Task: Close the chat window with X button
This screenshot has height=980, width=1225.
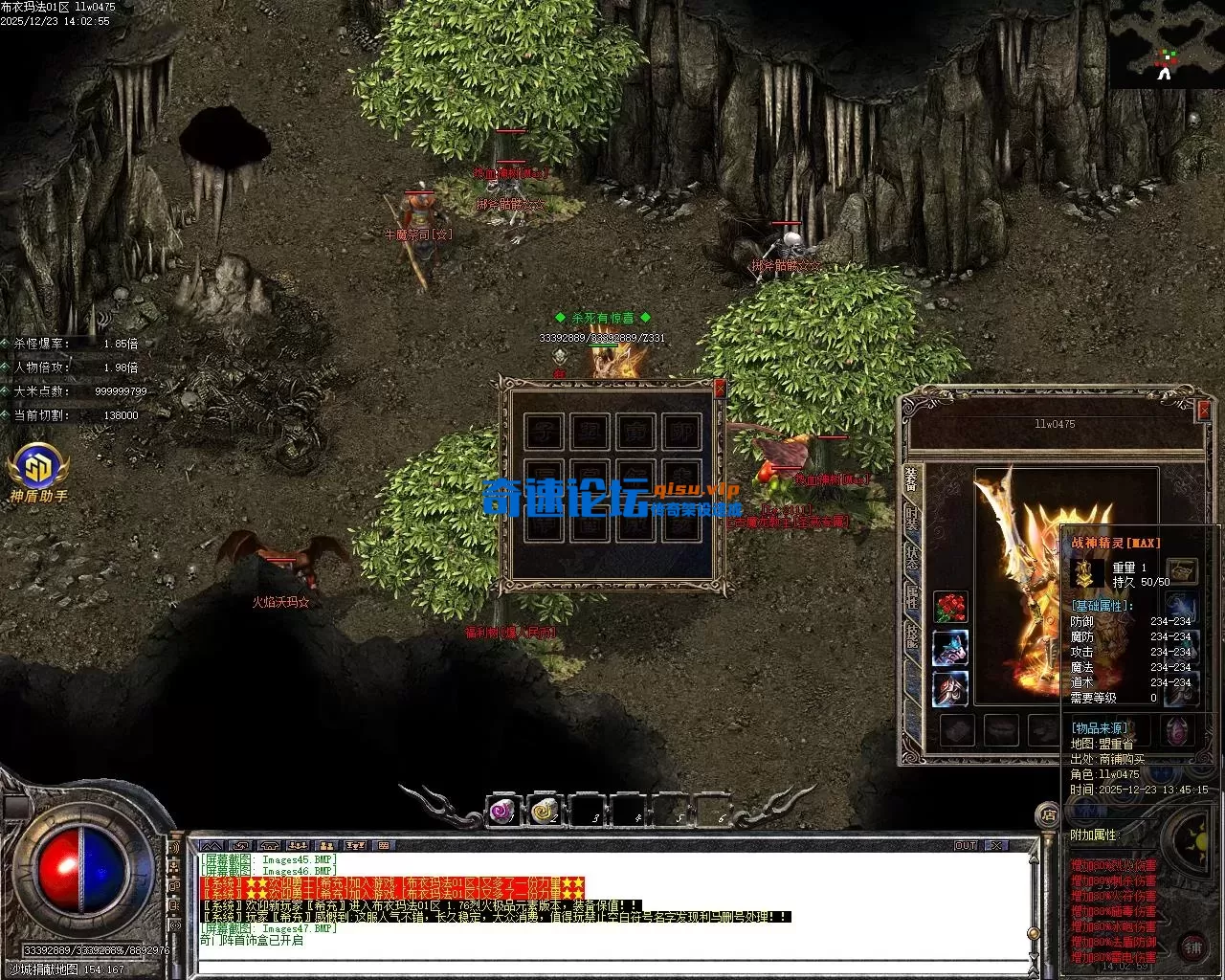Action: click(x=996, y=846)
